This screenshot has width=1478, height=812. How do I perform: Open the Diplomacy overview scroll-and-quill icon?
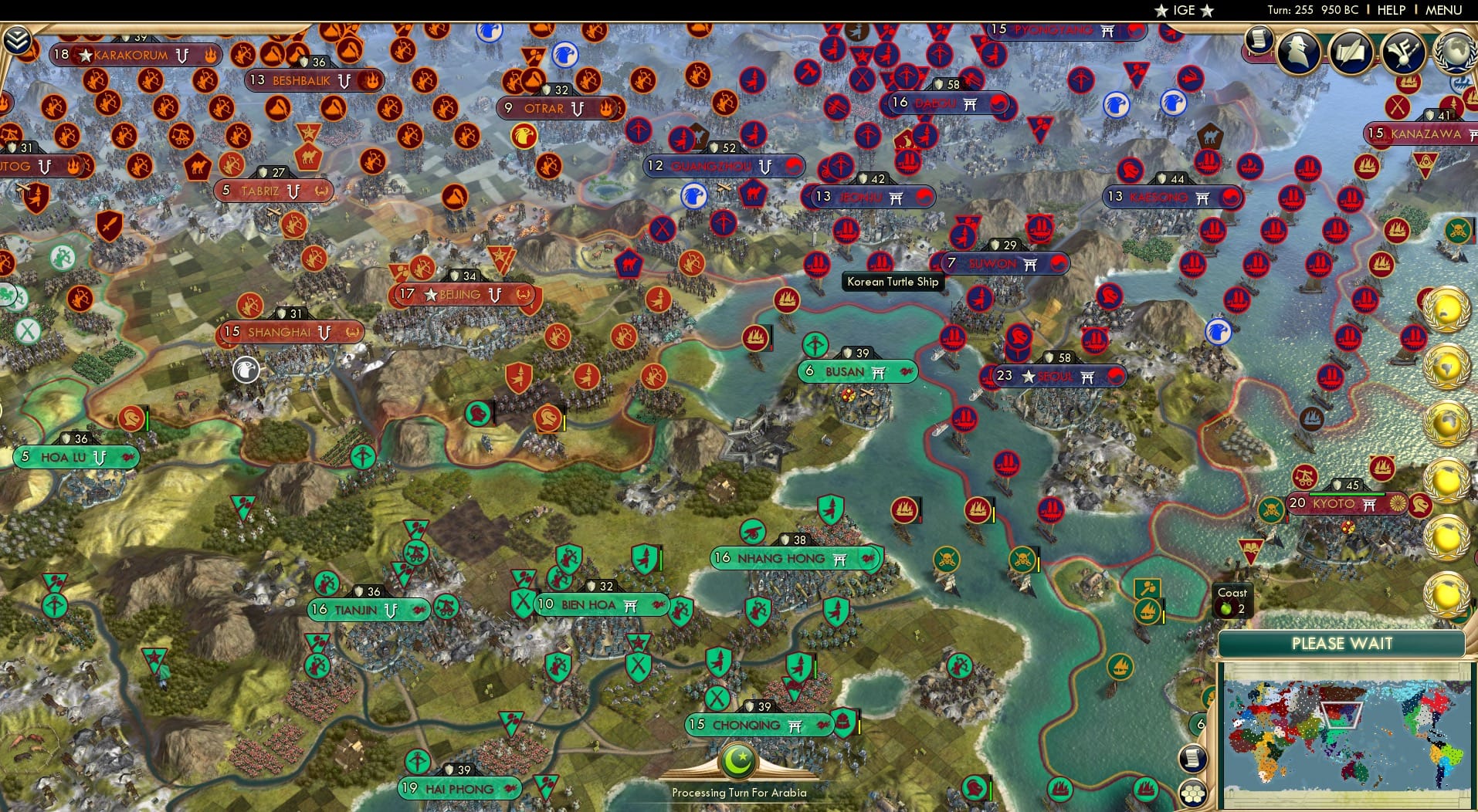(x=1351, y=54)
